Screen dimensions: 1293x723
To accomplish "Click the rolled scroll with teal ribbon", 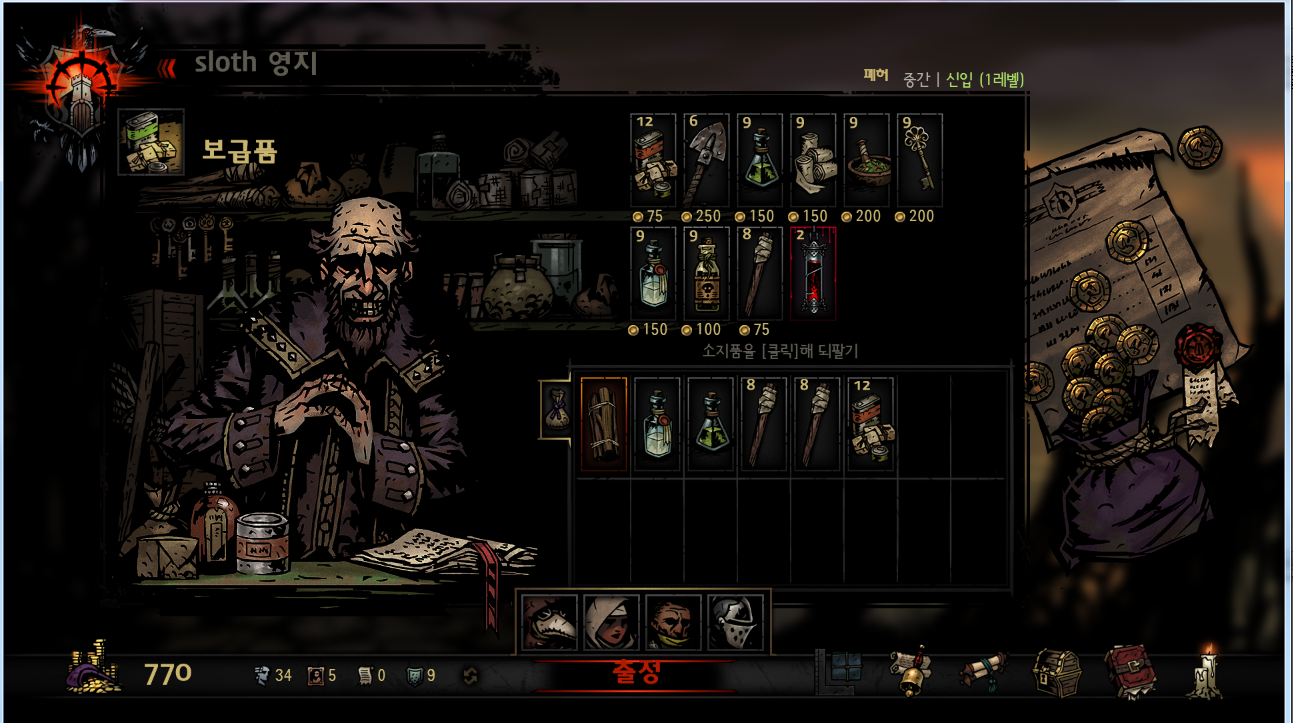I will point(985,673).
